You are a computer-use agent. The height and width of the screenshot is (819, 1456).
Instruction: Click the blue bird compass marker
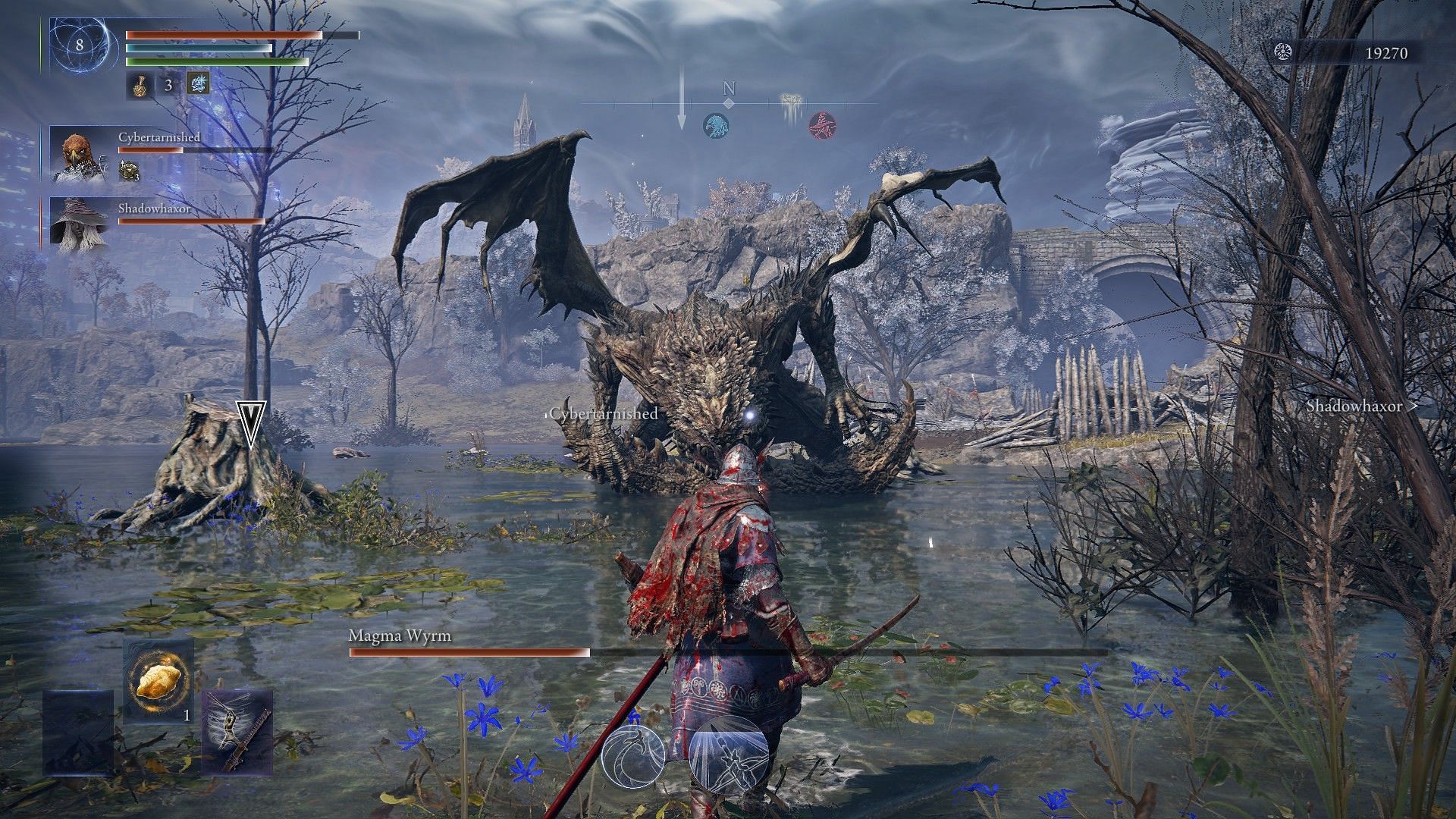pyautogui.click(x=715, y=125)
